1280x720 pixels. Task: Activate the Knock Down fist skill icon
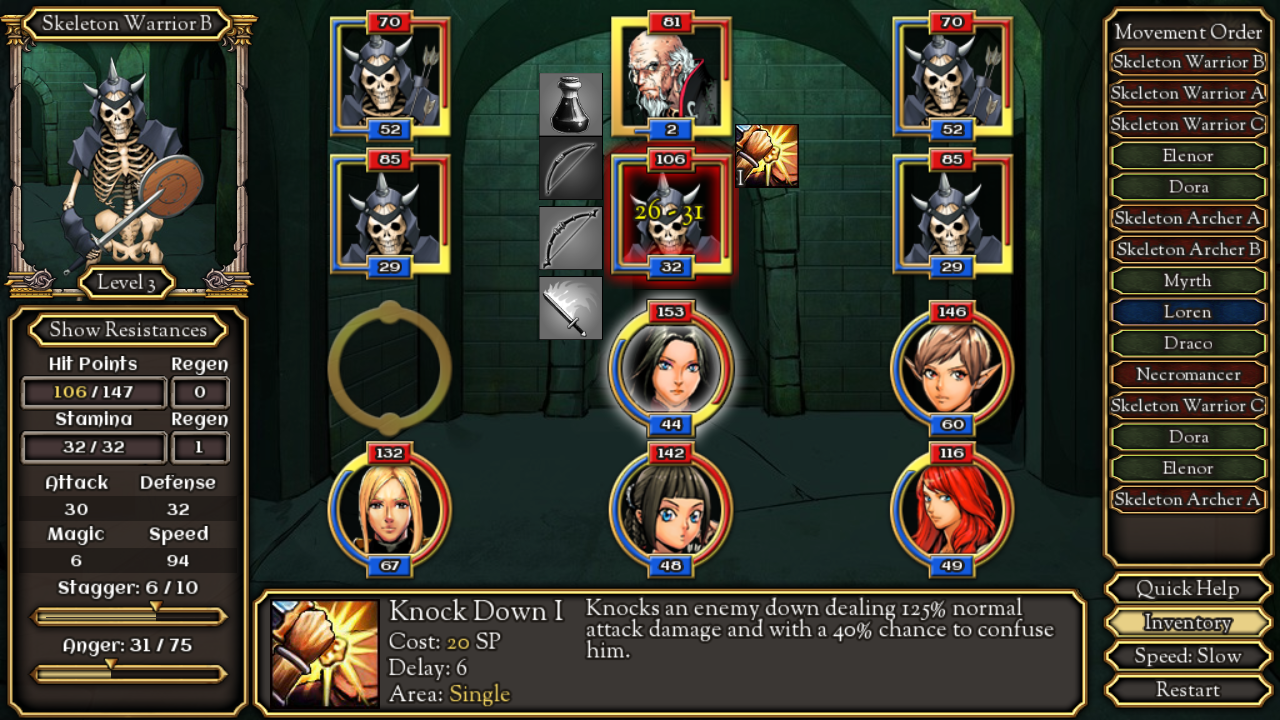click(x=767, y=155)
